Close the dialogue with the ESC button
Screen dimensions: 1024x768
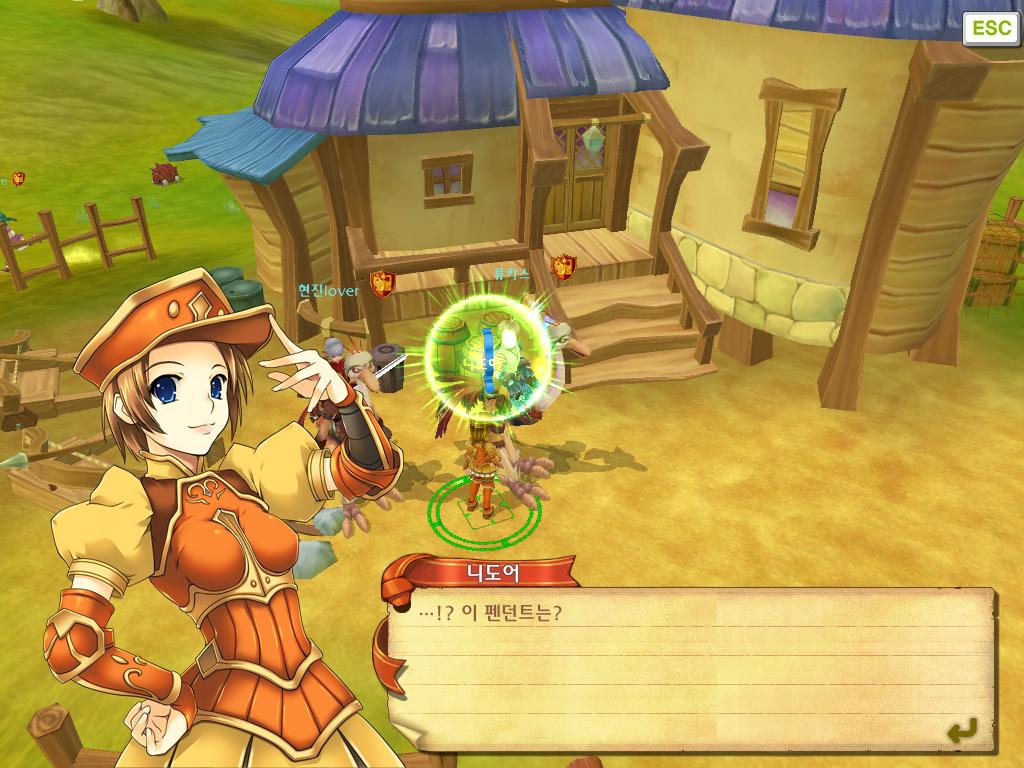click(x=991, y=28)
